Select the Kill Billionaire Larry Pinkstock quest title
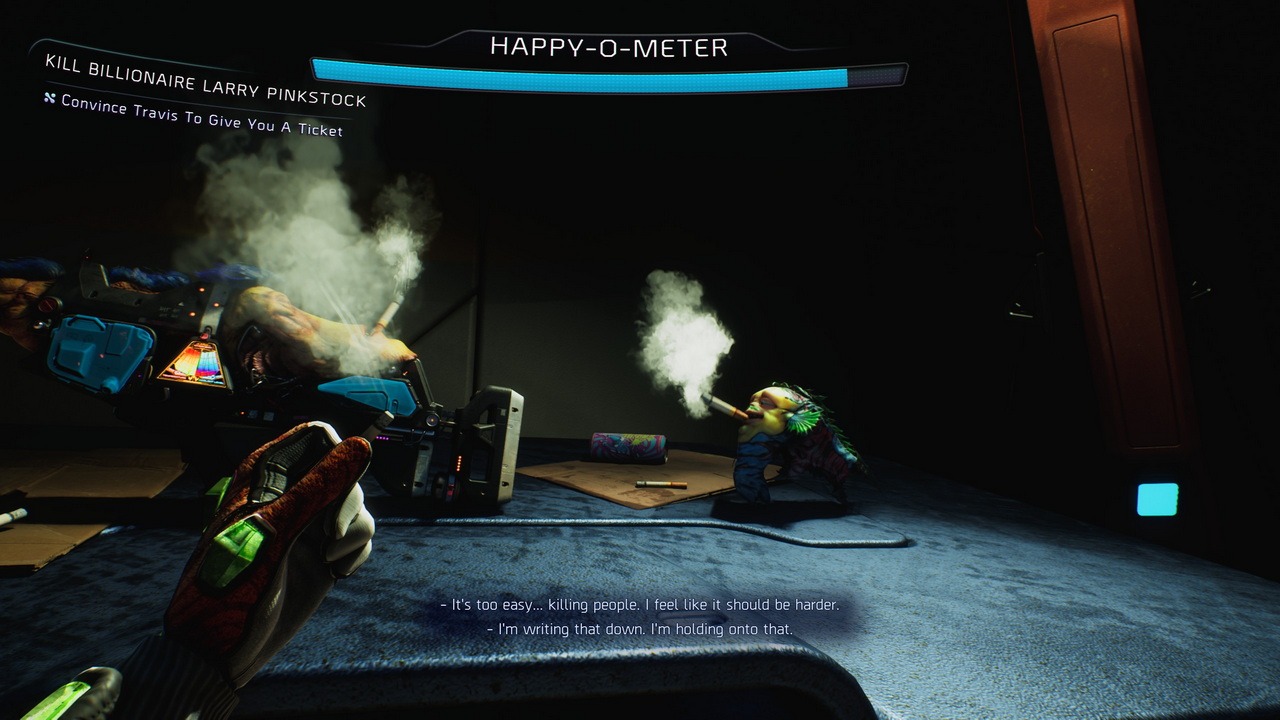 (x=206, y=80)
